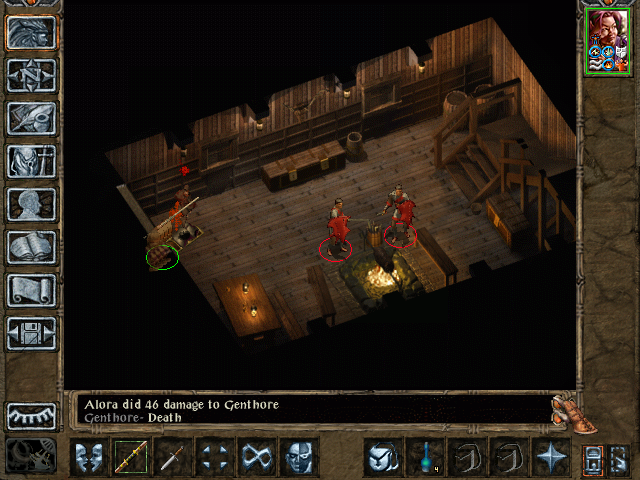Use the infinity-symbol ability button

click(x=256, y=457)
